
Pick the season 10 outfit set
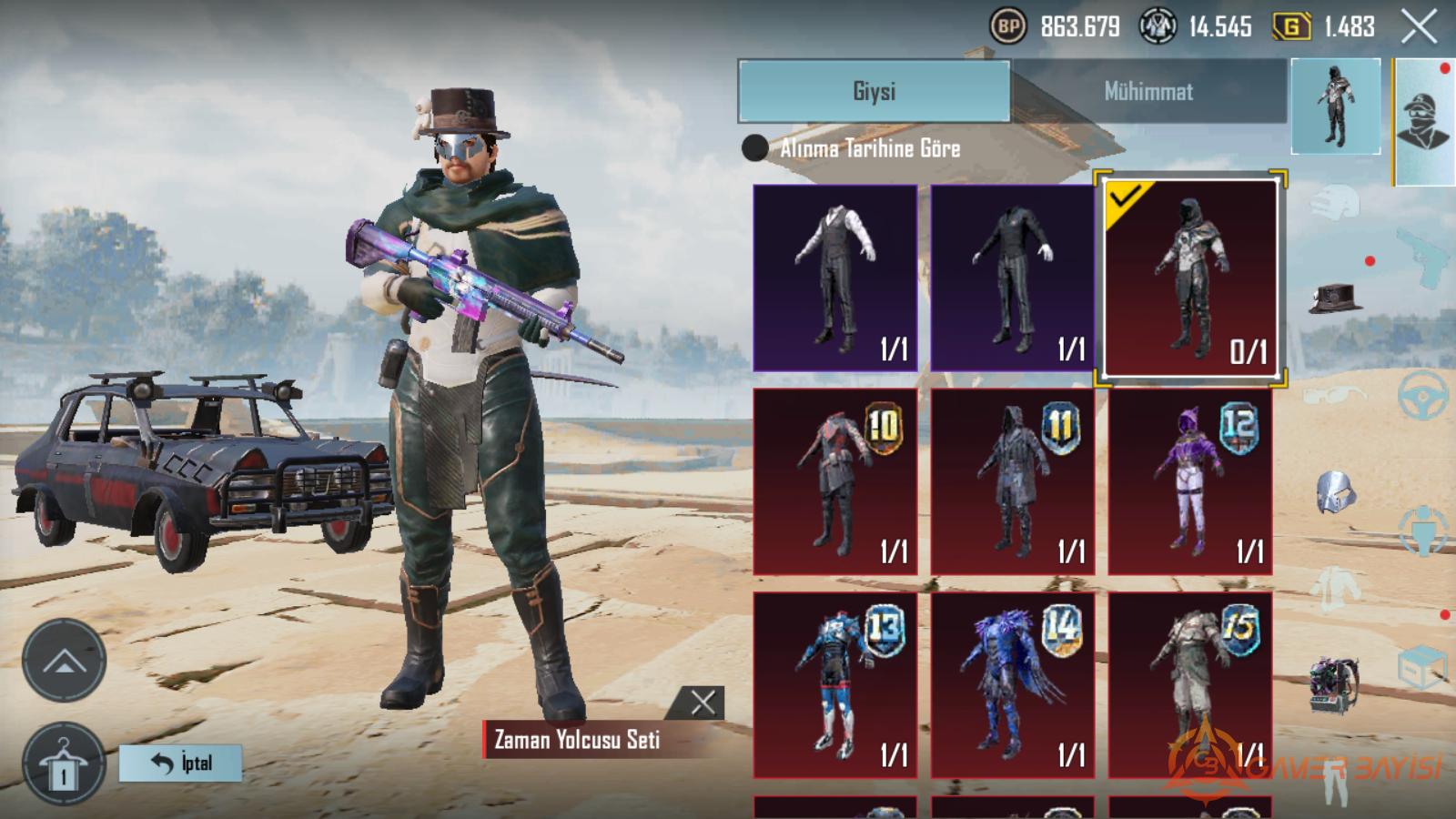pyautogui.click(x=835, y=482)
